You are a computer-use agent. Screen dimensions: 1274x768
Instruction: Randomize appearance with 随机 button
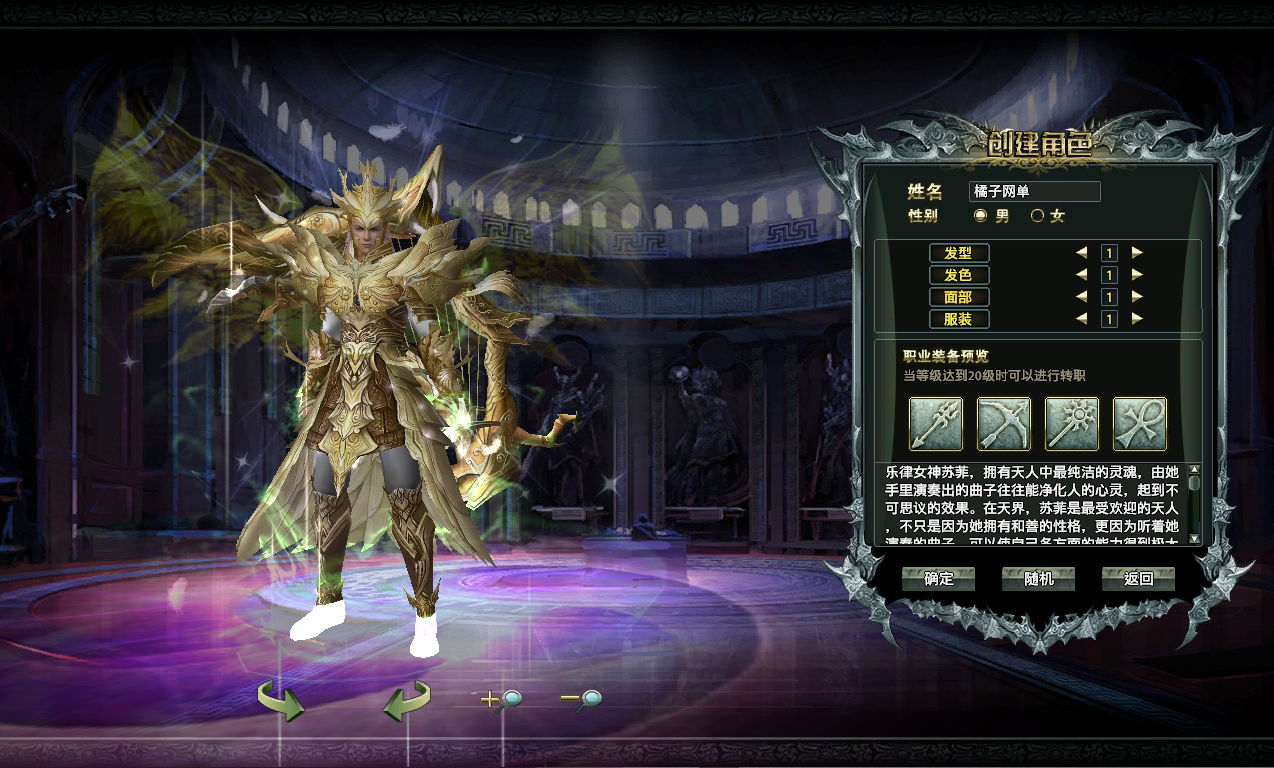click(1038, 579)
